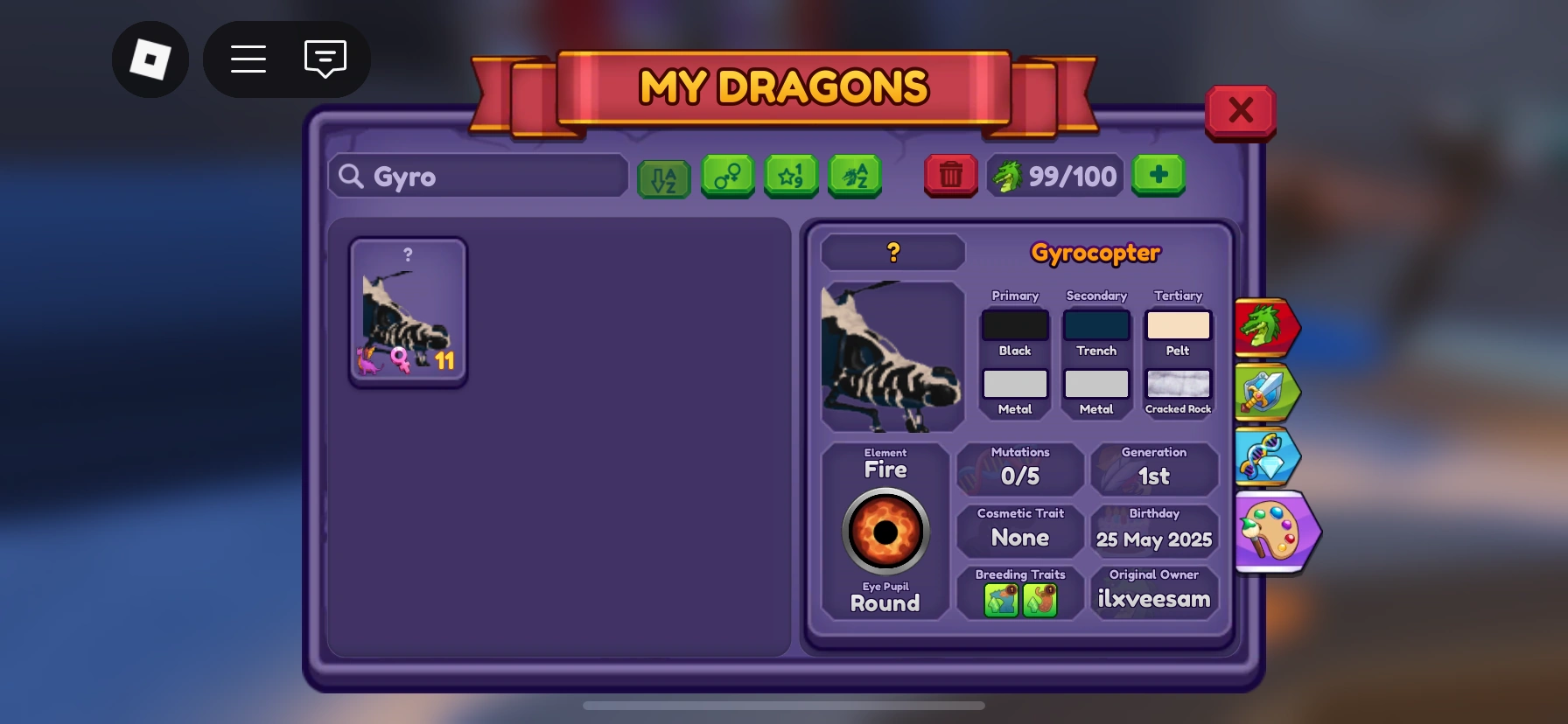
Task: Click the second Breeding Traits leaf icon
Action: click(1041, 601)
